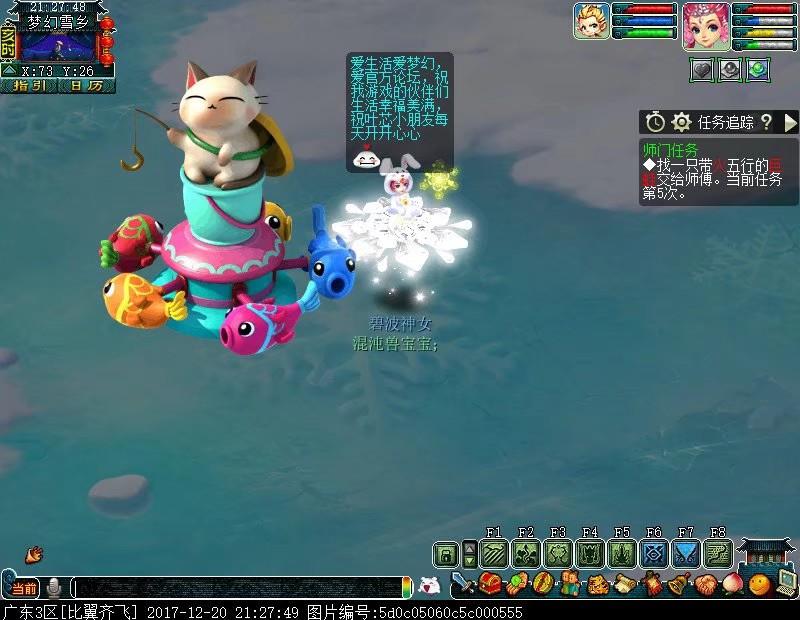
Task: Open the tiger pet menu icon
Action: pyautogui.click(x=597, y=584)
